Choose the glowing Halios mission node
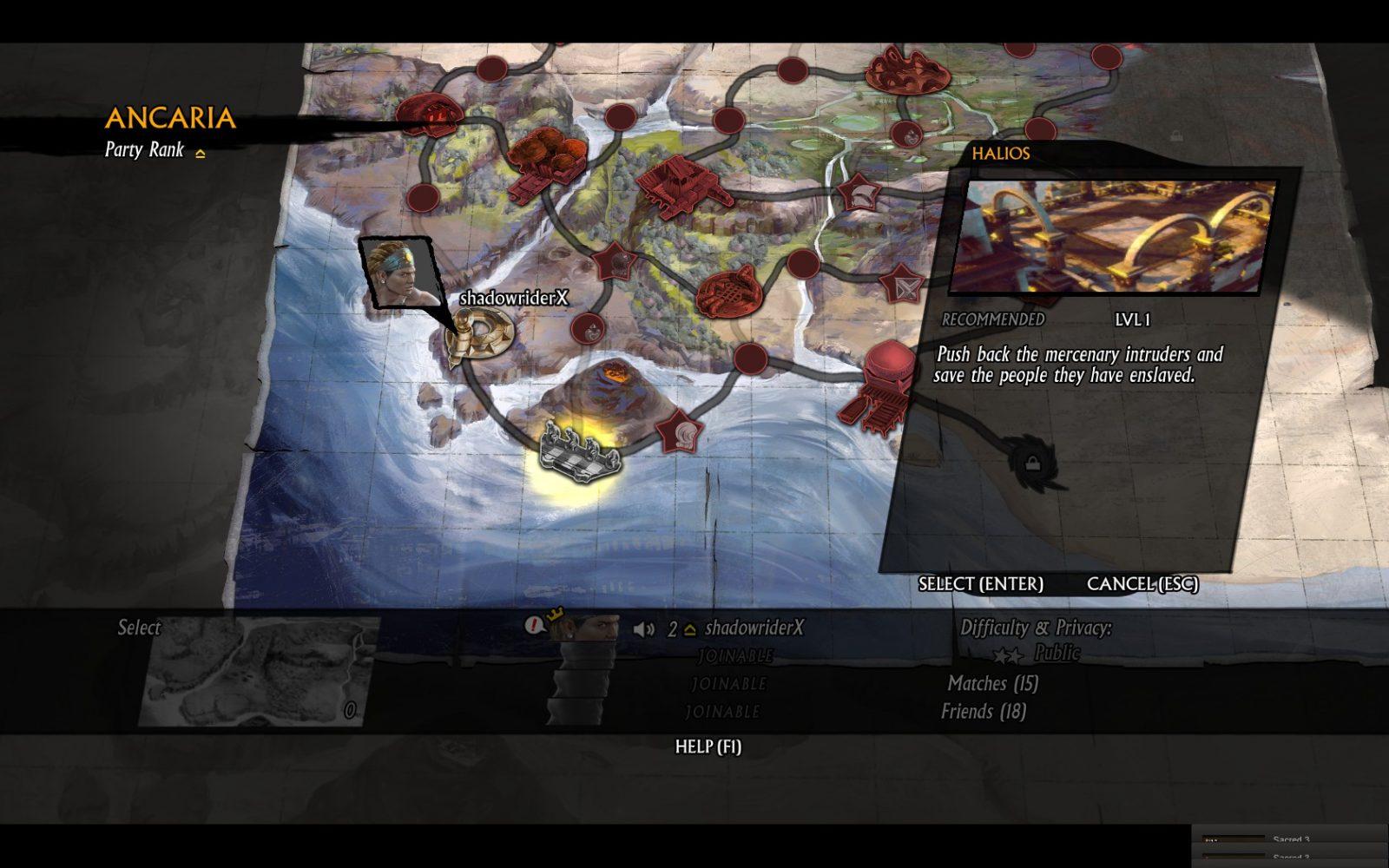The image size is (1389, 868). (x=580, y=450)
